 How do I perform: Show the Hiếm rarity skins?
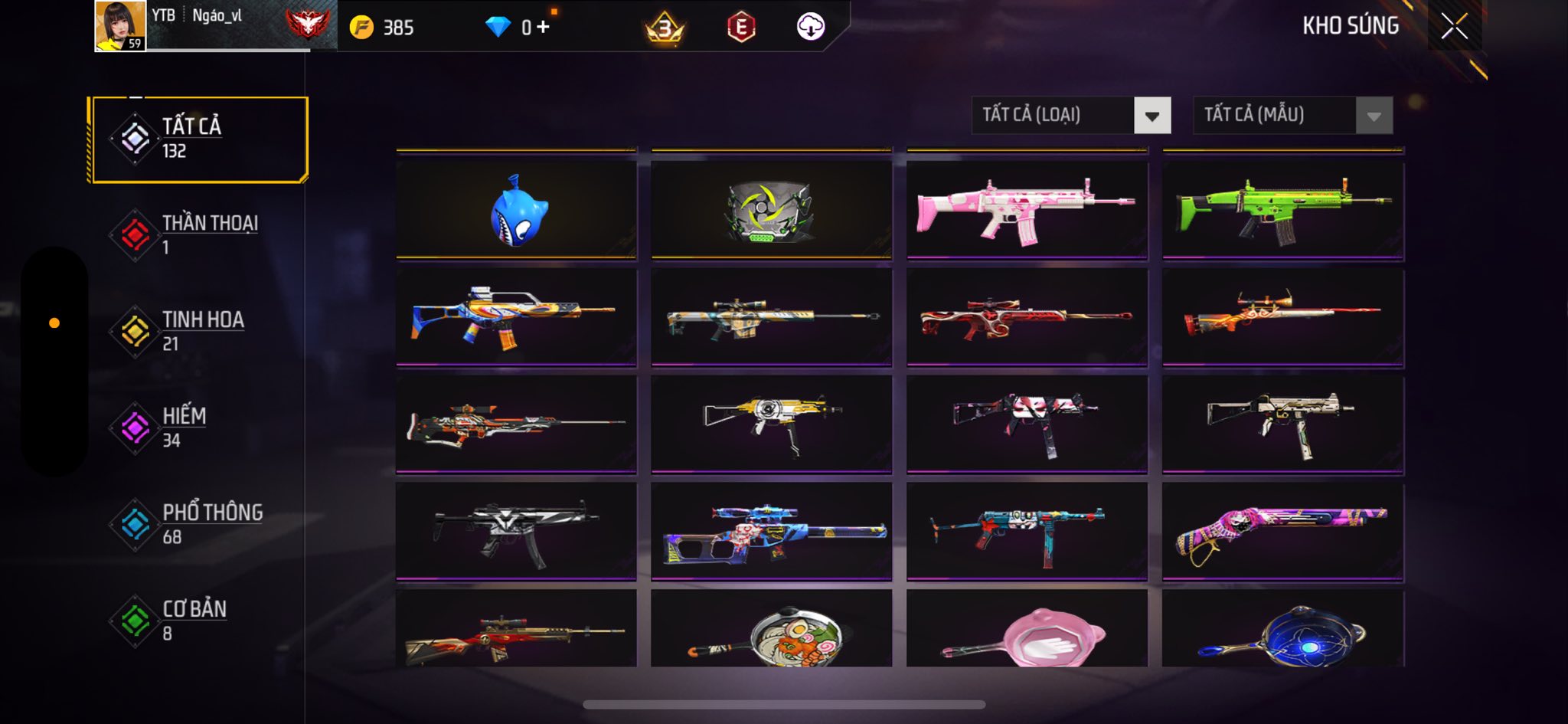point(198,428)
